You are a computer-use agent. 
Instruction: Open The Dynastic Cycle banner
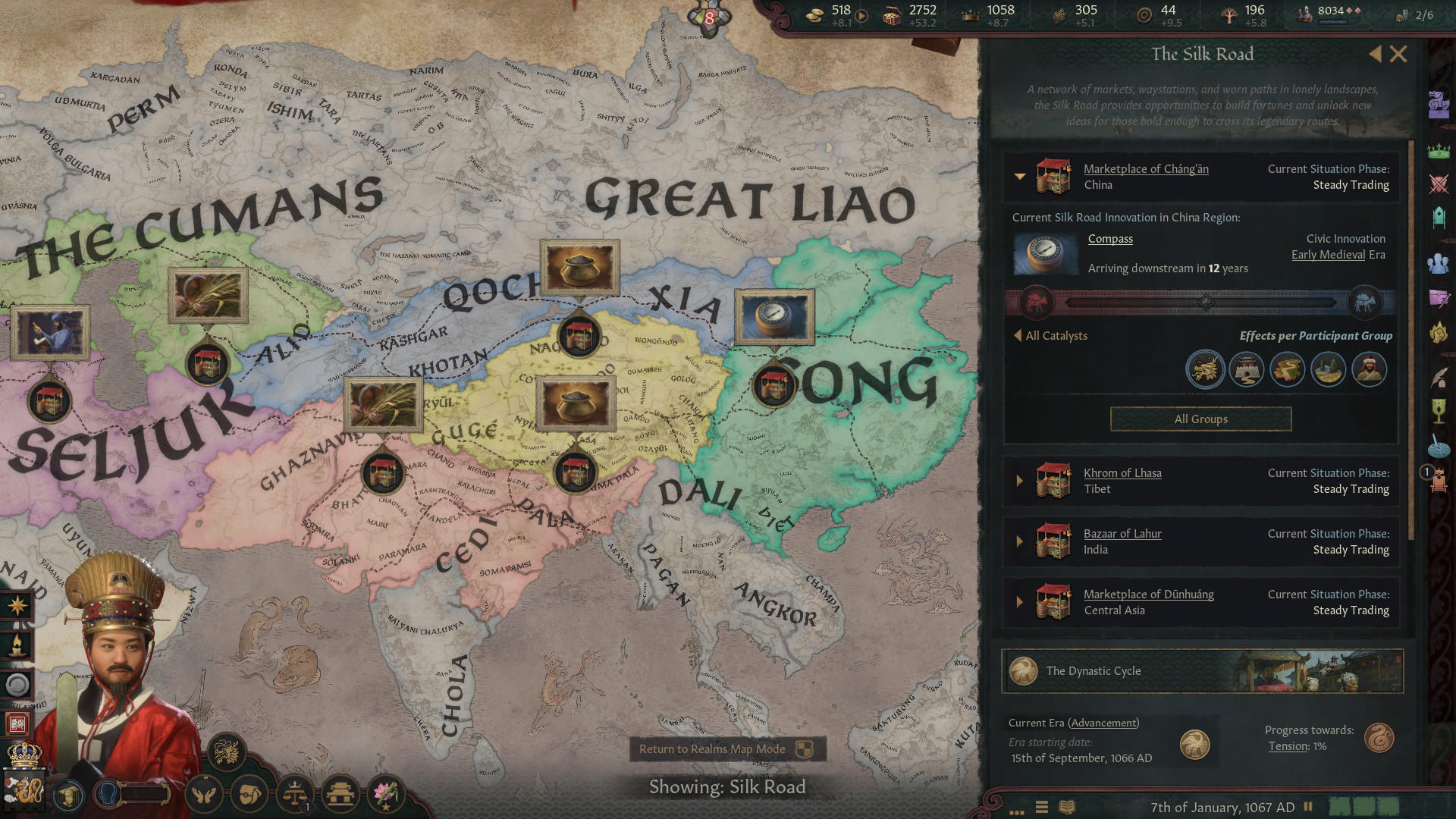coord(1200,671)
